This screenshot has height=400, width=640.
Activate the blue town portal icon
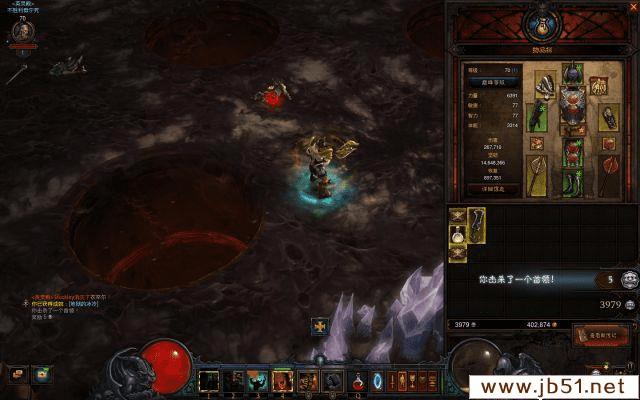click(x=377, y=381)
